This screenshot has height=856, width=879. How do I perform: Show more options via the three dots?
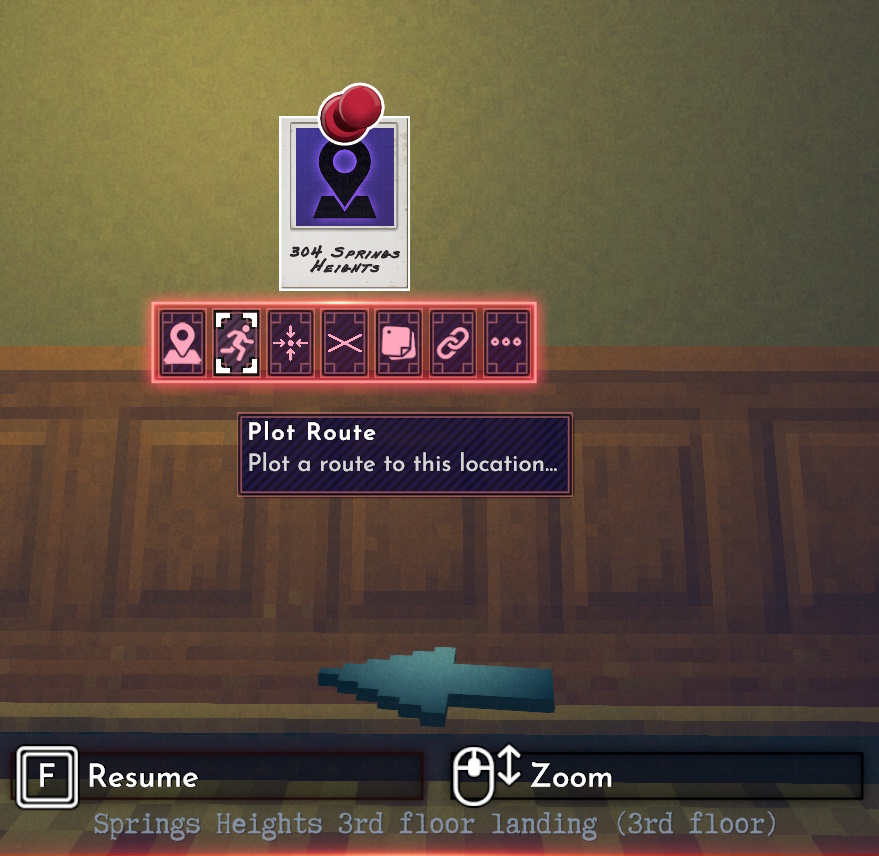[506, 343]
